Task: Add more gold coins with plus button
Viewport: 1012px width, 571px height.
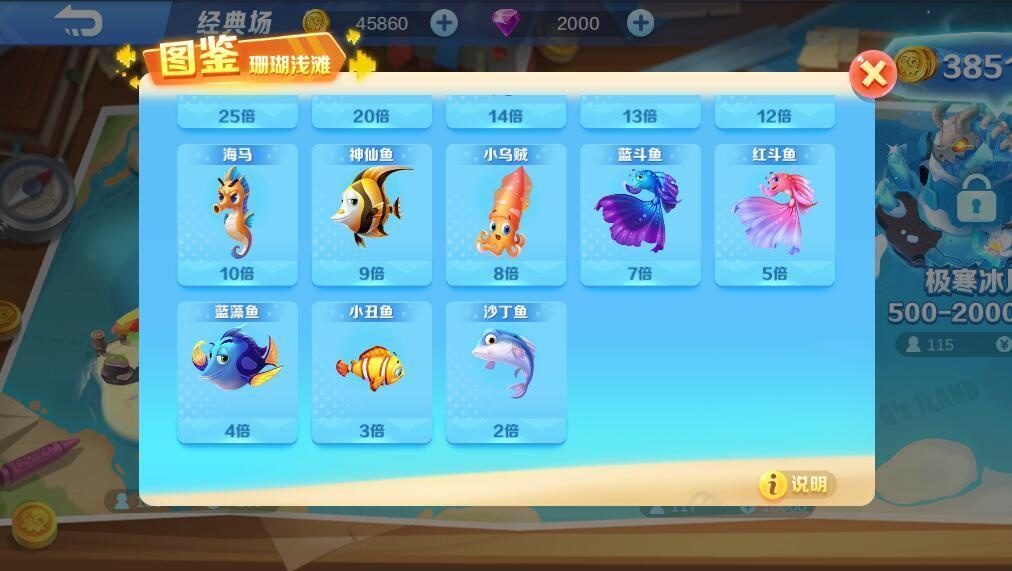Action: tap(444, 23)
